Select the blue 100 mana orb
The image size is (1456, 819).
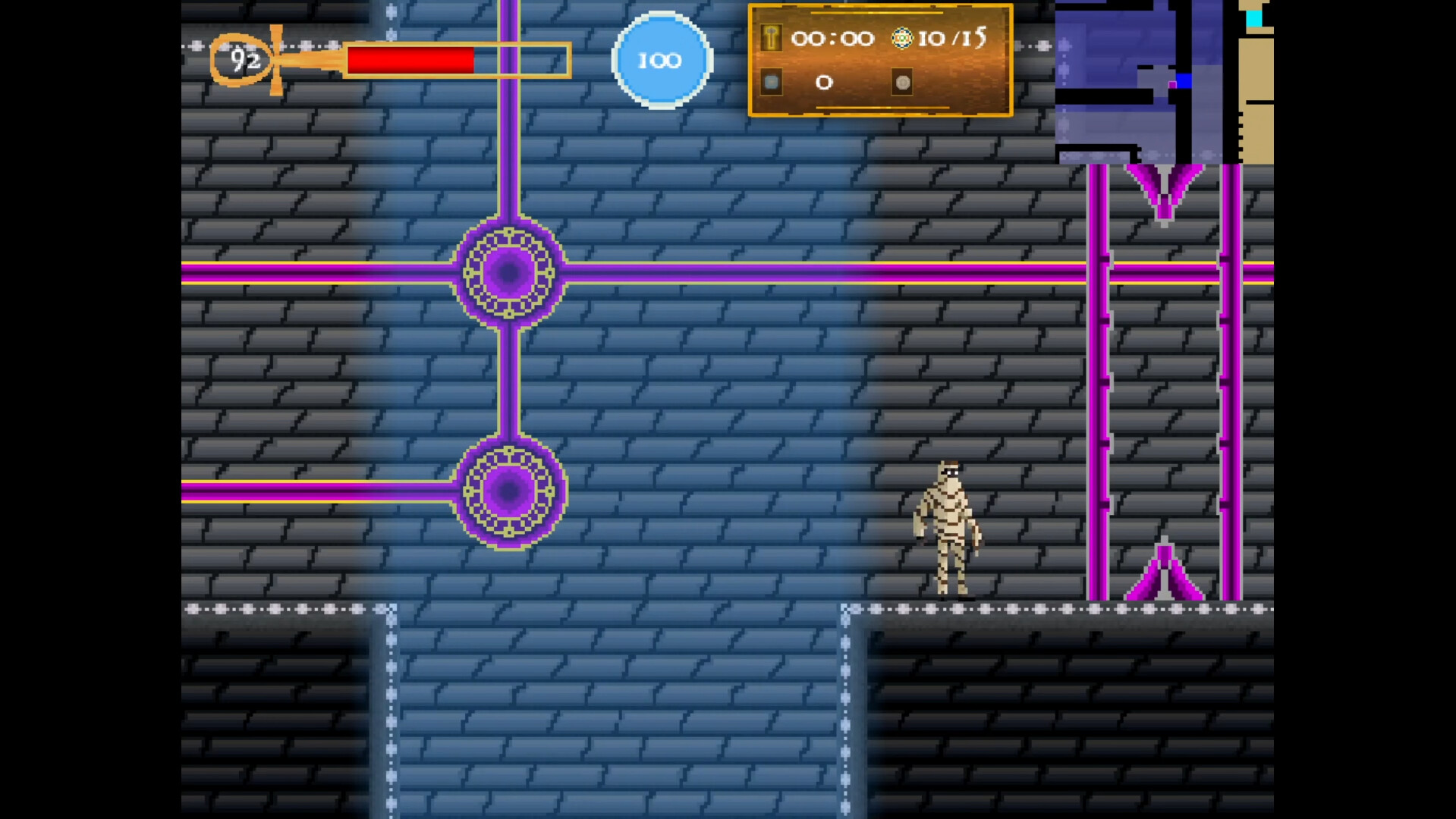(661, 60)
